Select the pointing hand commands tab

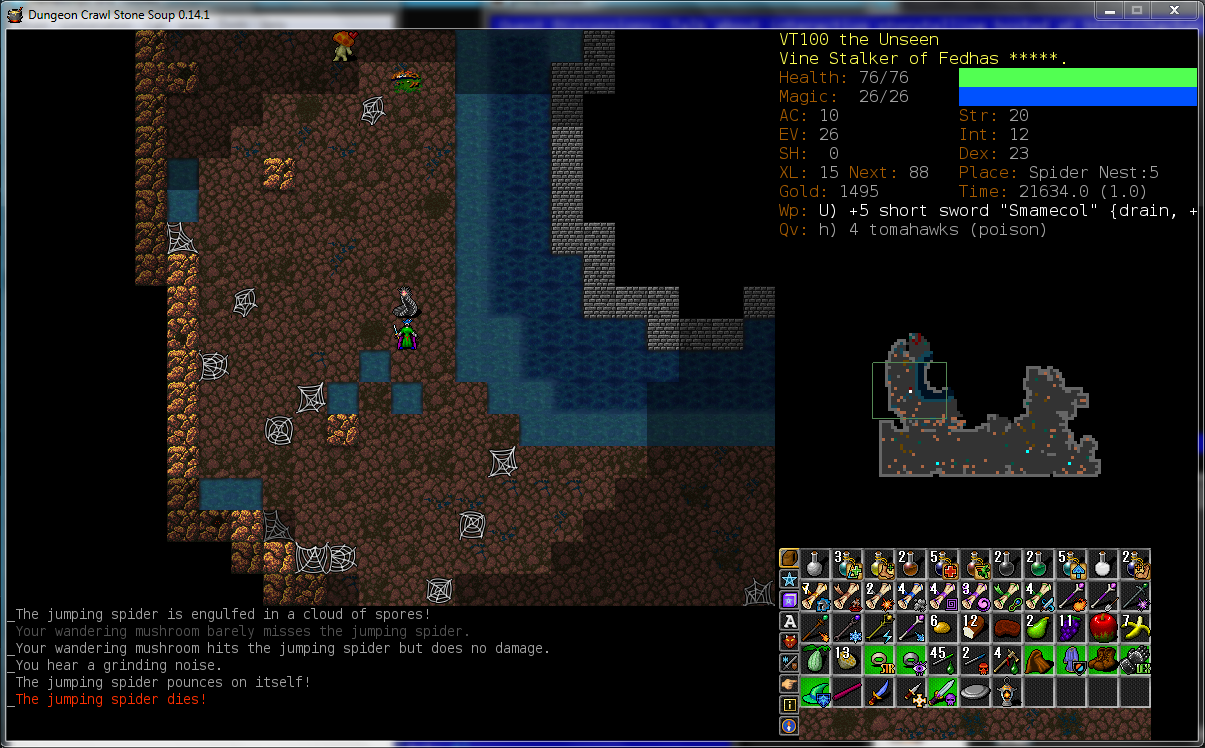[789, 684]
